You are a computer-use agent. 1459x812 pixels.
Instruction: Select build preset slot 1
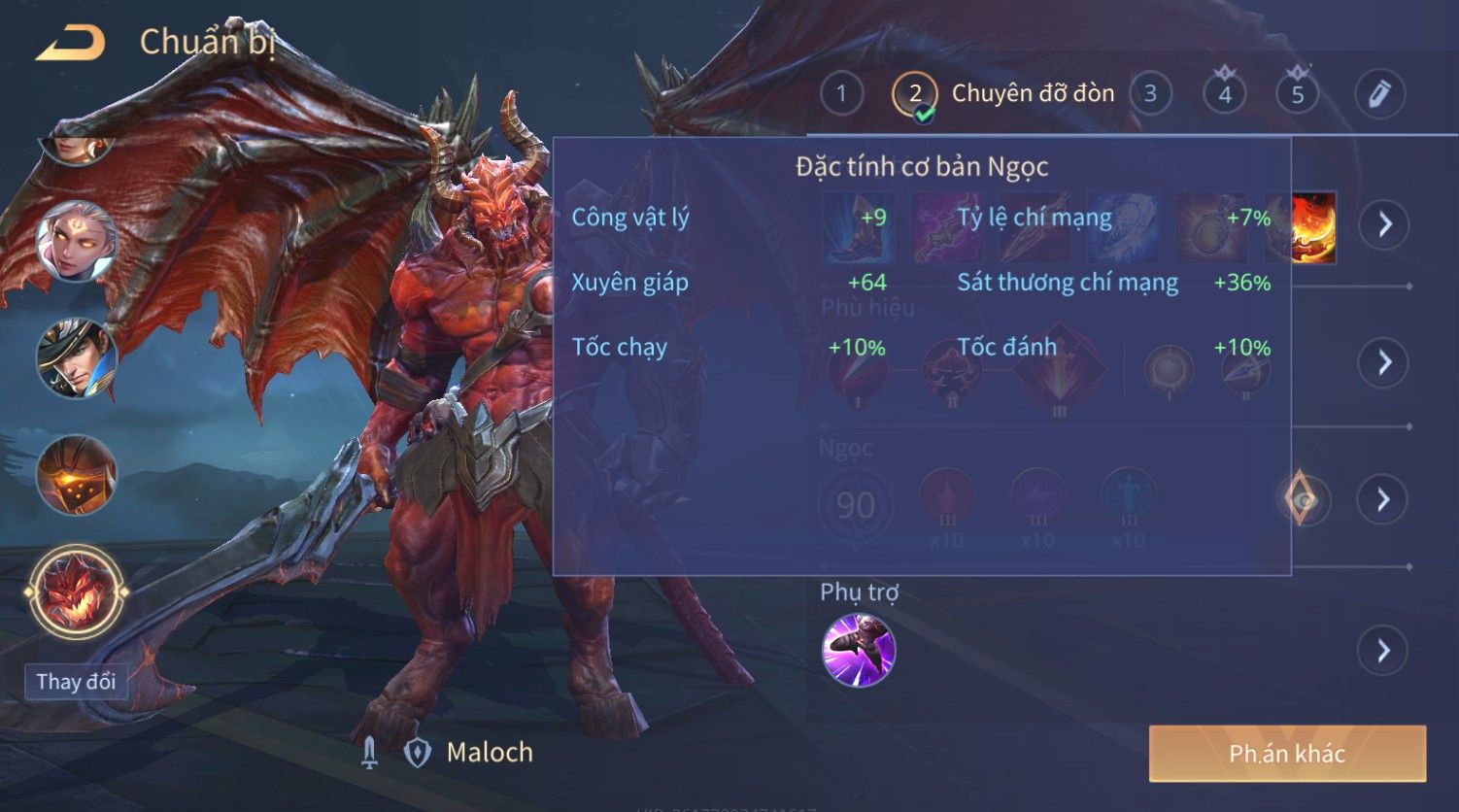pos(841,94)
